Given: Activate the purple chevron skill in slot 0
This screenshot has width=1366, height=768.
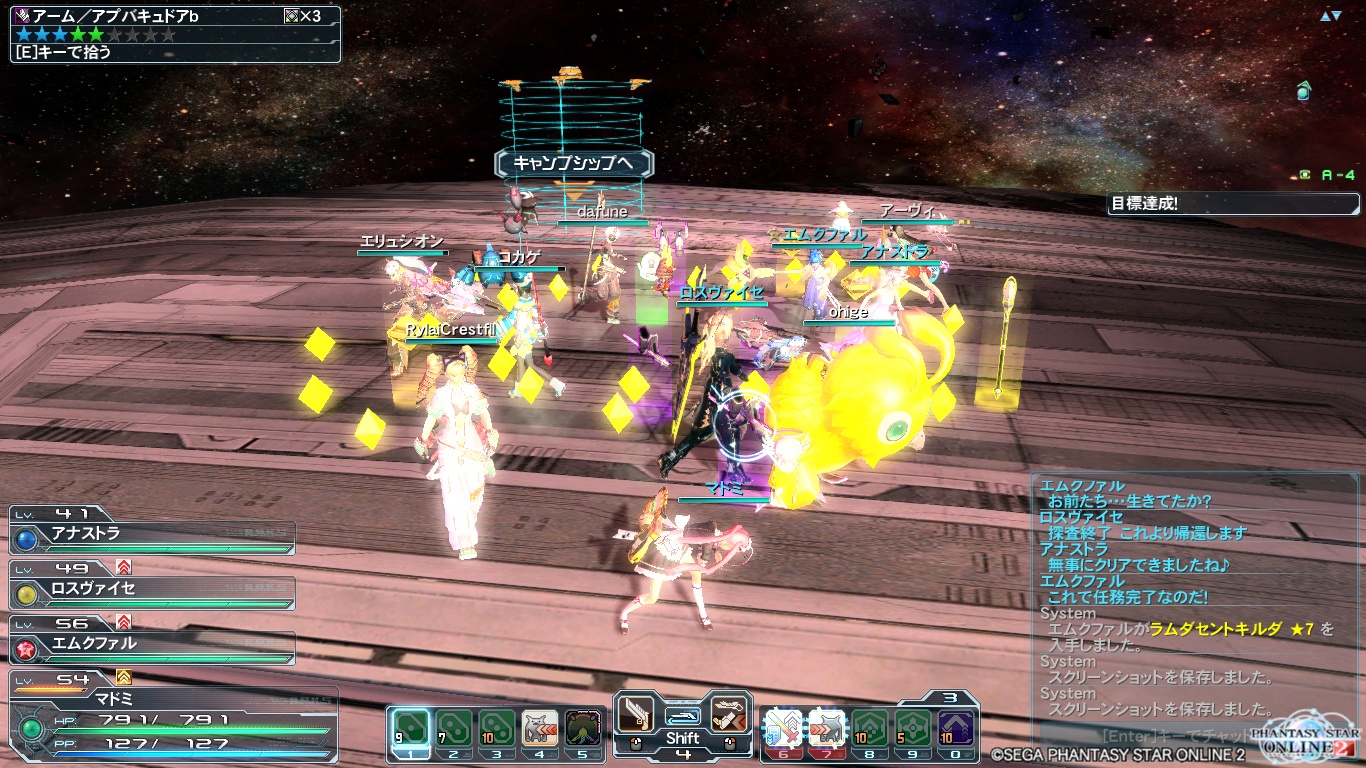Looking at the screenshot, I should click(x=956, y=727).
